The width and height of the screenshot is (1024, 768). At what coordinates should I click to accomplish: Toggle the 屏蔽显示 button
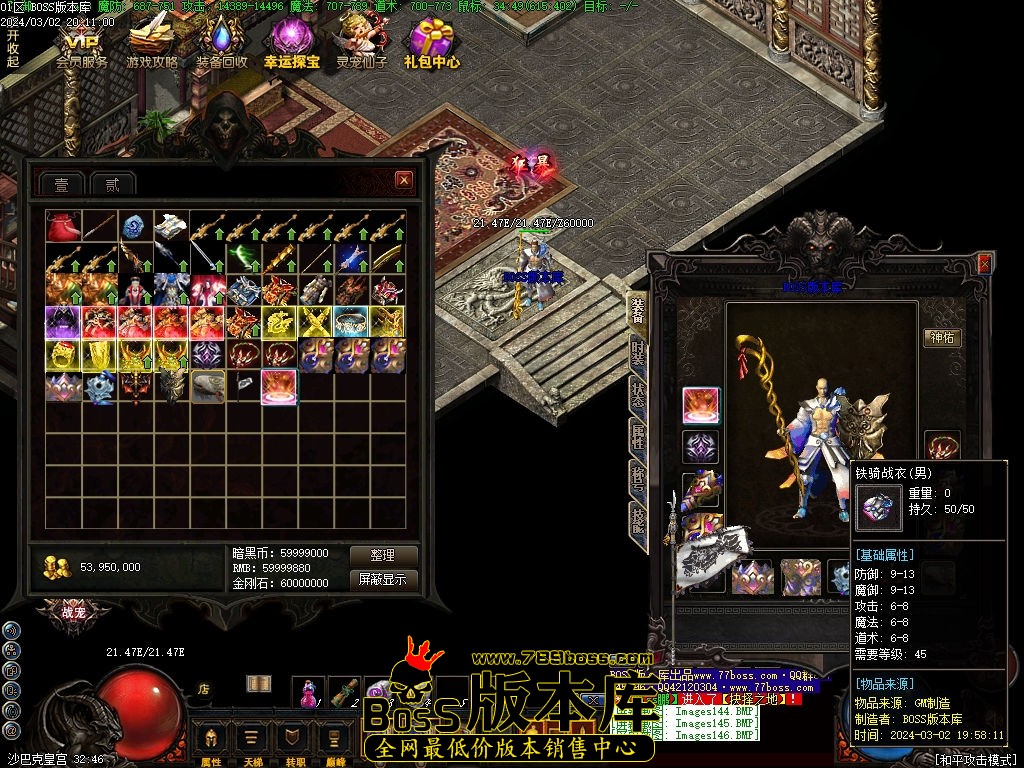(382, 579)
